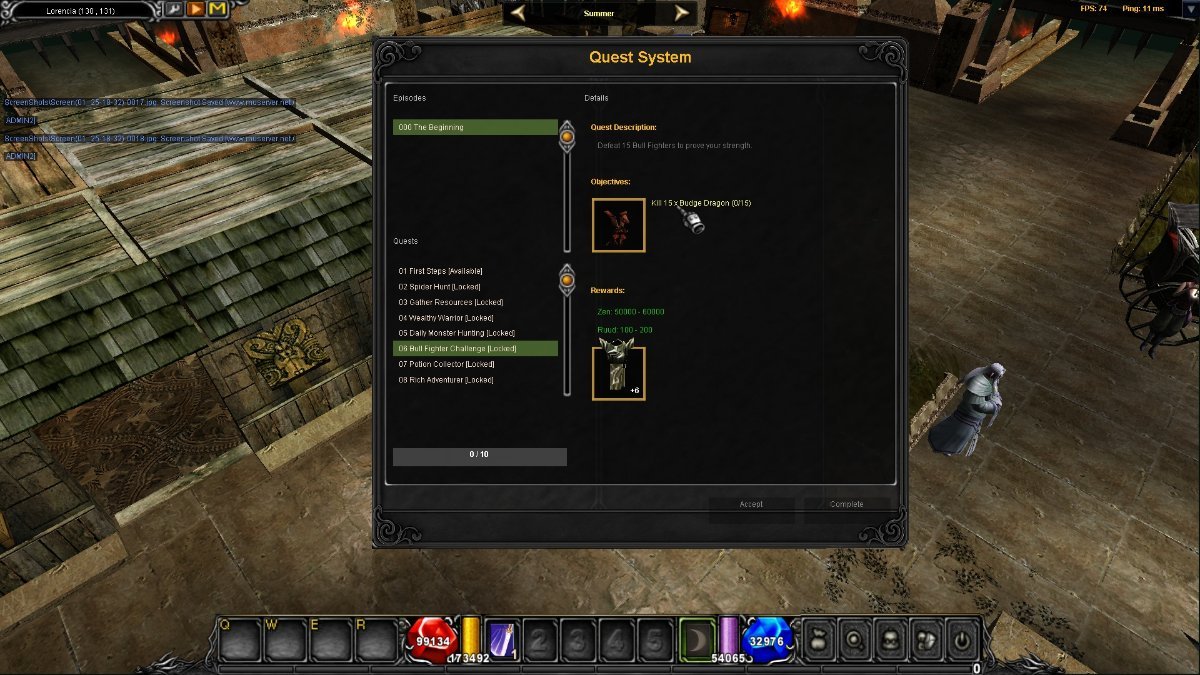Viewport: 1200px width, 675px height.
Task: Click the orange play arrow button
Action: (x=195, y=9)
